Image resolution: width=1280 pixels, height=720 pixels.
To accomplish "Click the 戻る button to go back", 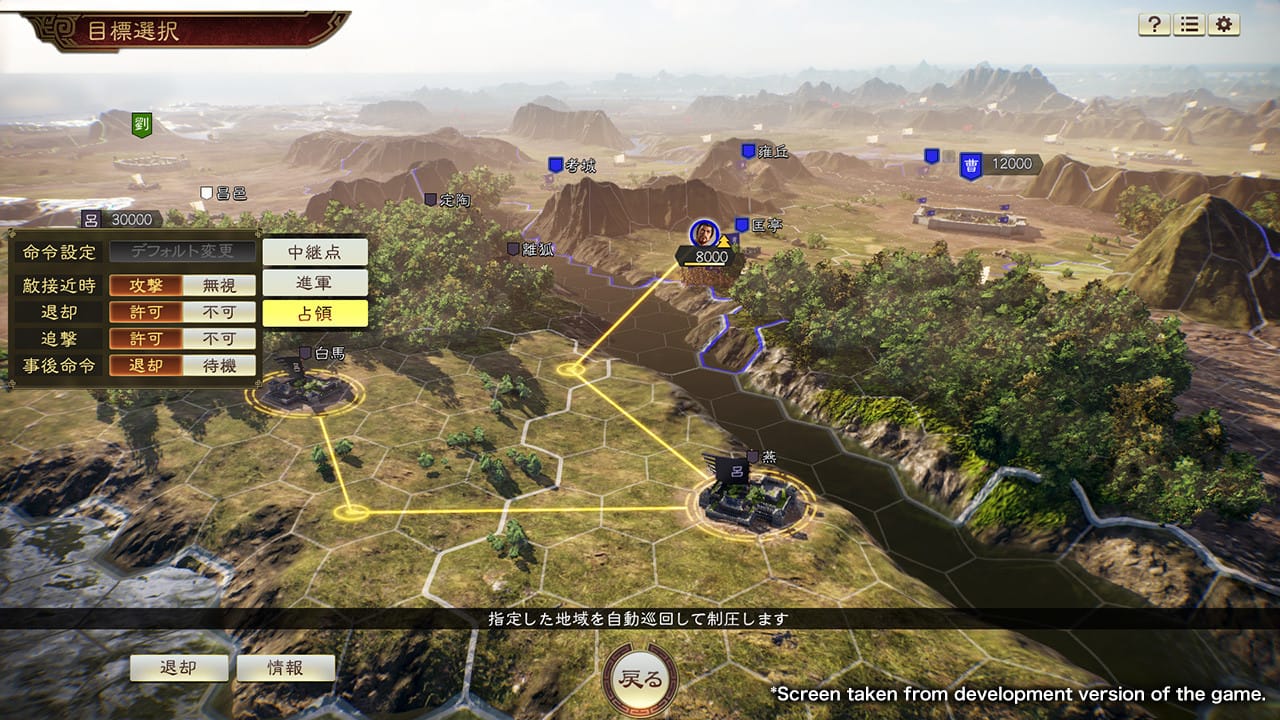I will [x=640, y=677].
